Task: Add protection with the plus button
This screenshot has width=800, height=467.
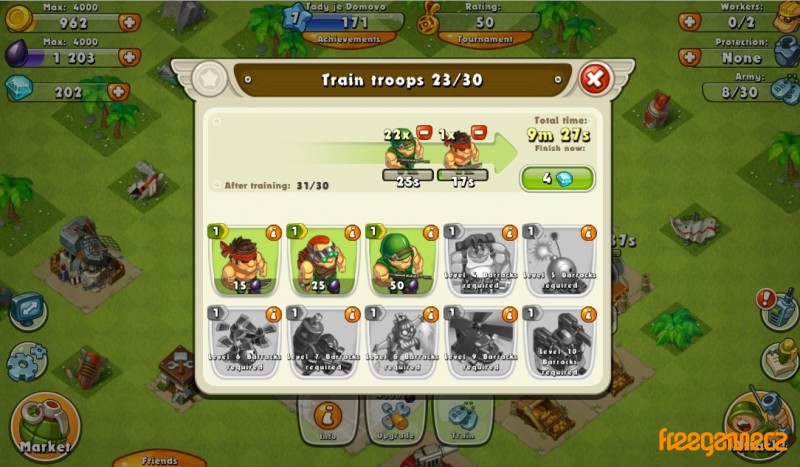Action: click(689, 57)
